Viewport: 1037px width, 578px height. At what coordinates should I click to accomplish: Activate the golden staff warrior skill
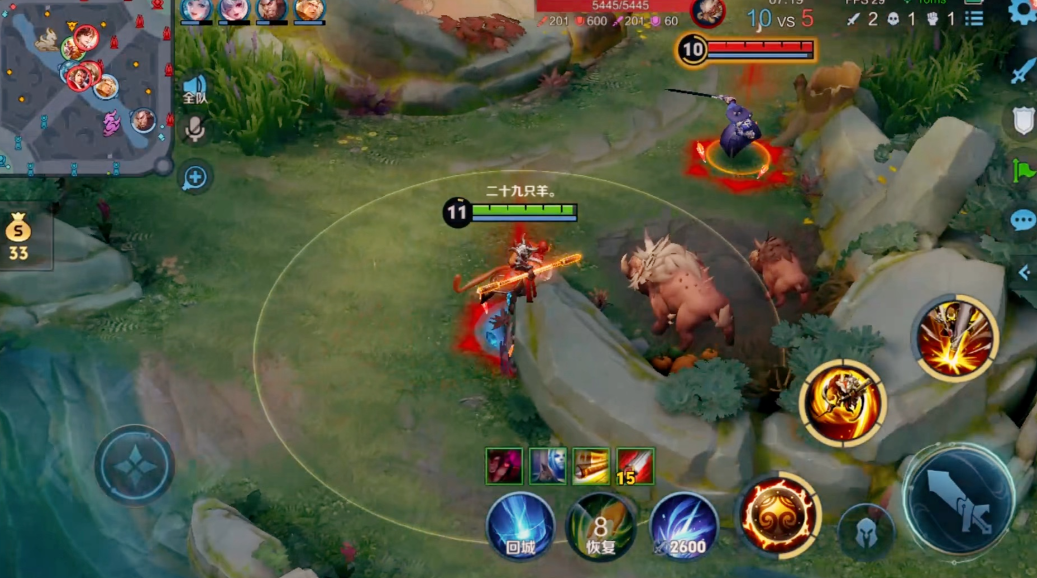843,402
